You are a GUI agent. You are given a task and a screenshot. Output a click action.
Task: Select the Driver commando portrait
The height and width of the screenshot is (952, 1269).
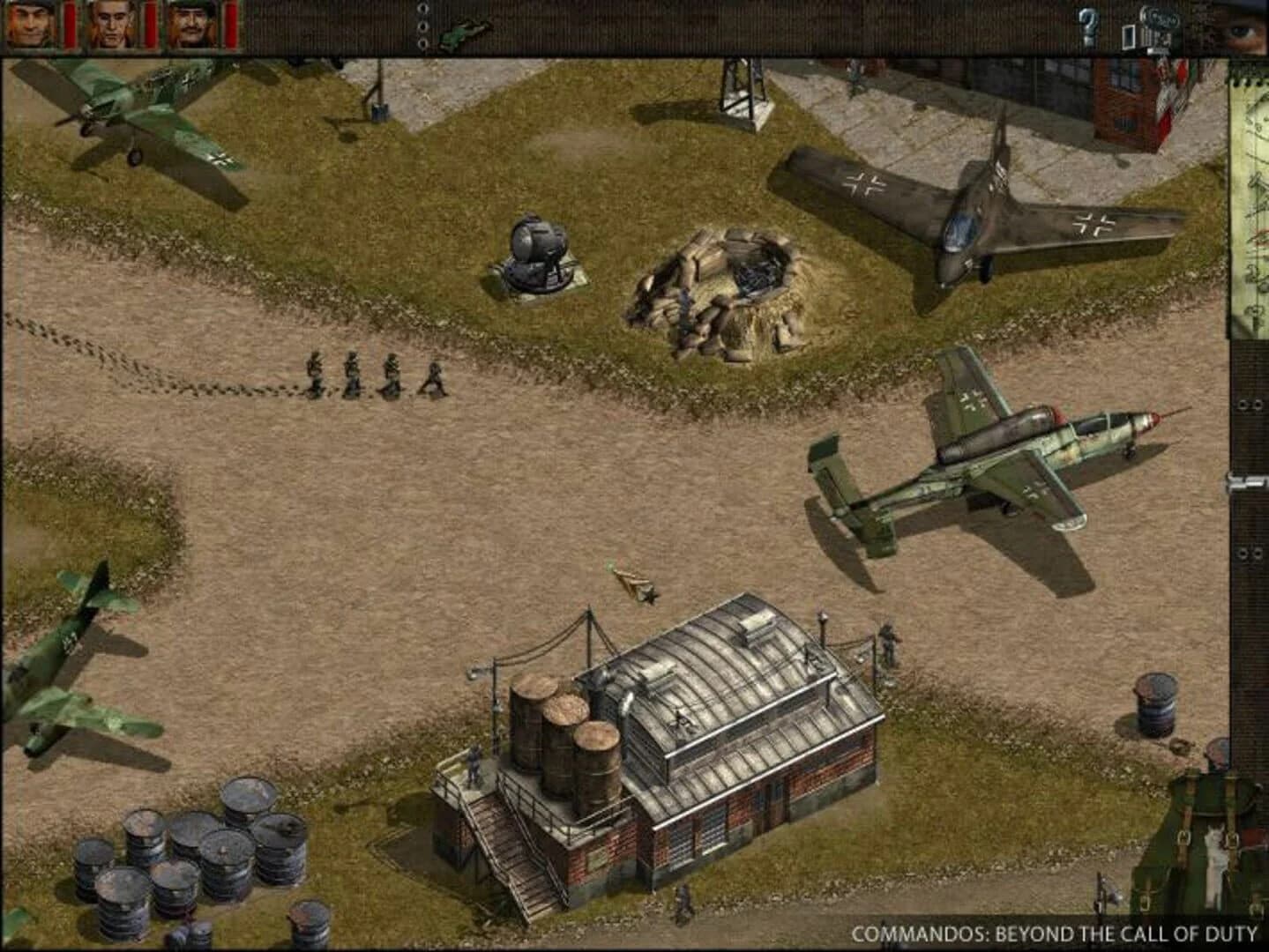188,24
